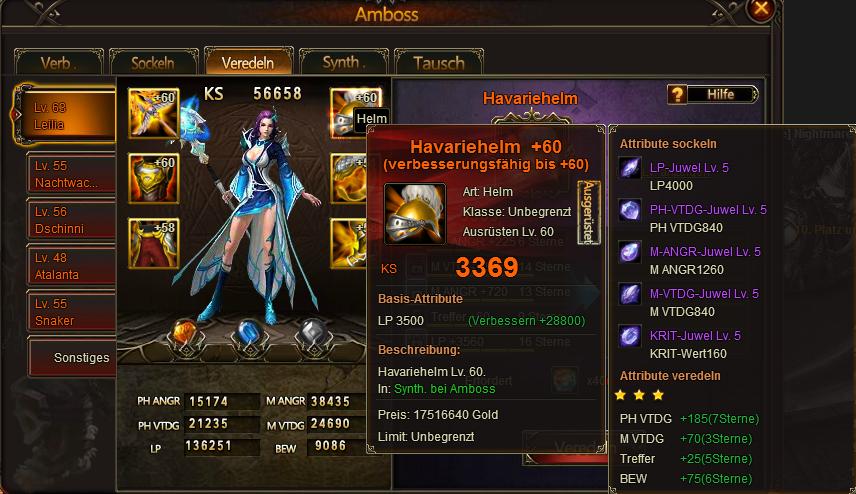
Task: Open the Sockeln tab
Action: [x=152, y=63]
